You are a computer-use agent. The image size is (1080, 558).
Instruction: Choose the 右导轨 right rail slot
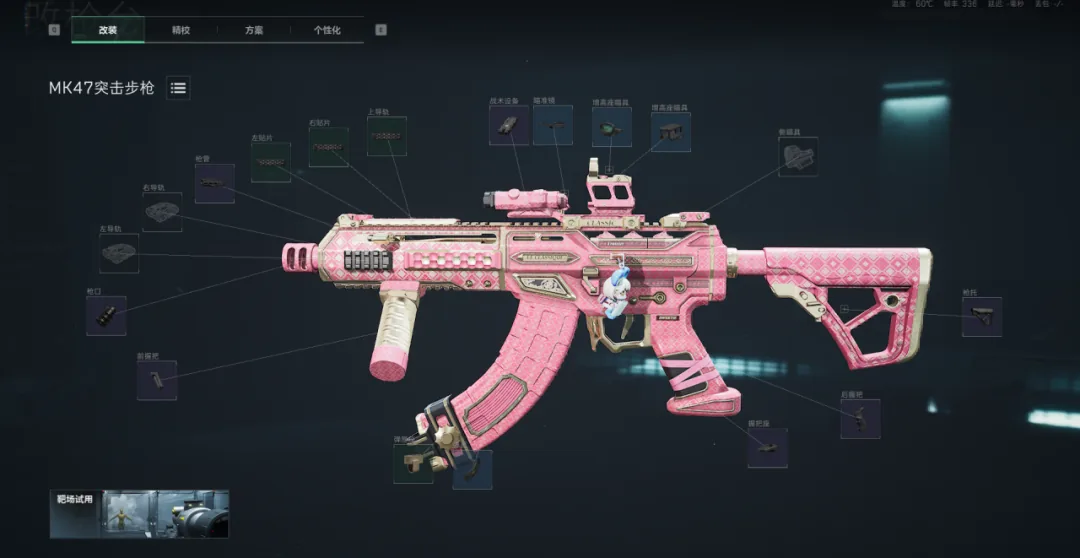162,212
